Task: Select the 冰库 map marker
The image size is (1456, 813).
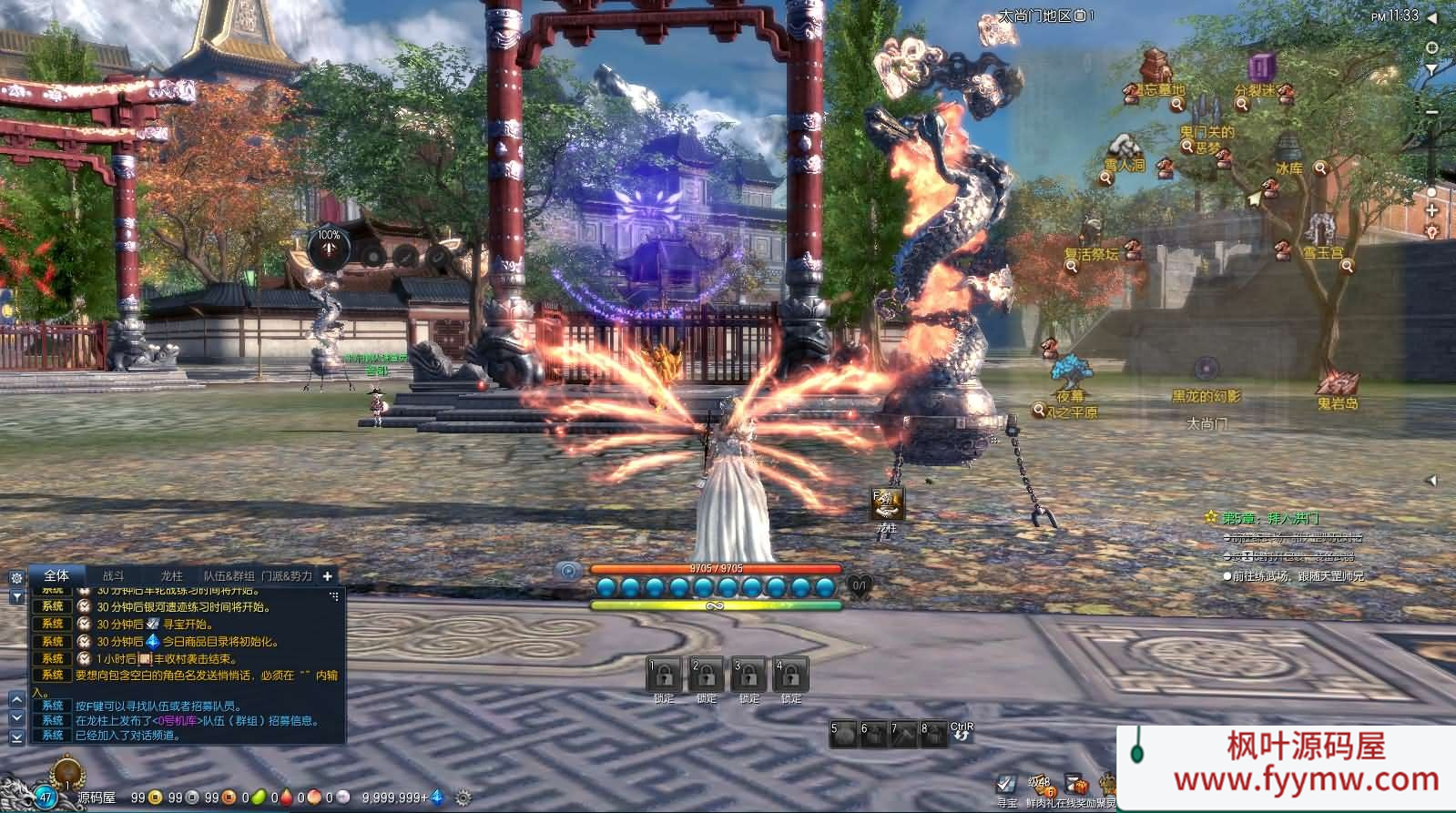Action: click(1288, 168)
